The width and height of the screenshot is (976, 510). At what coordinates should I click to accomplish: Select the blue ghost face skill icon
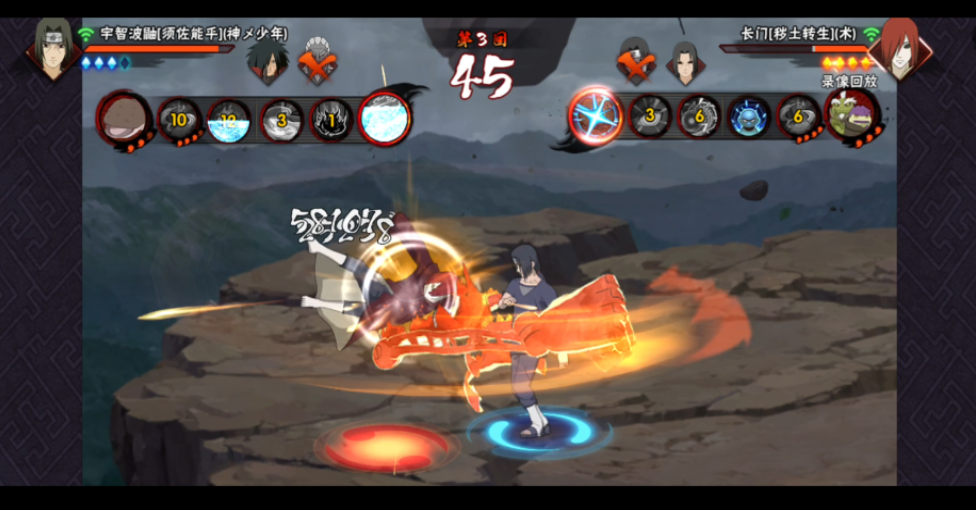(x=748, y=117)
